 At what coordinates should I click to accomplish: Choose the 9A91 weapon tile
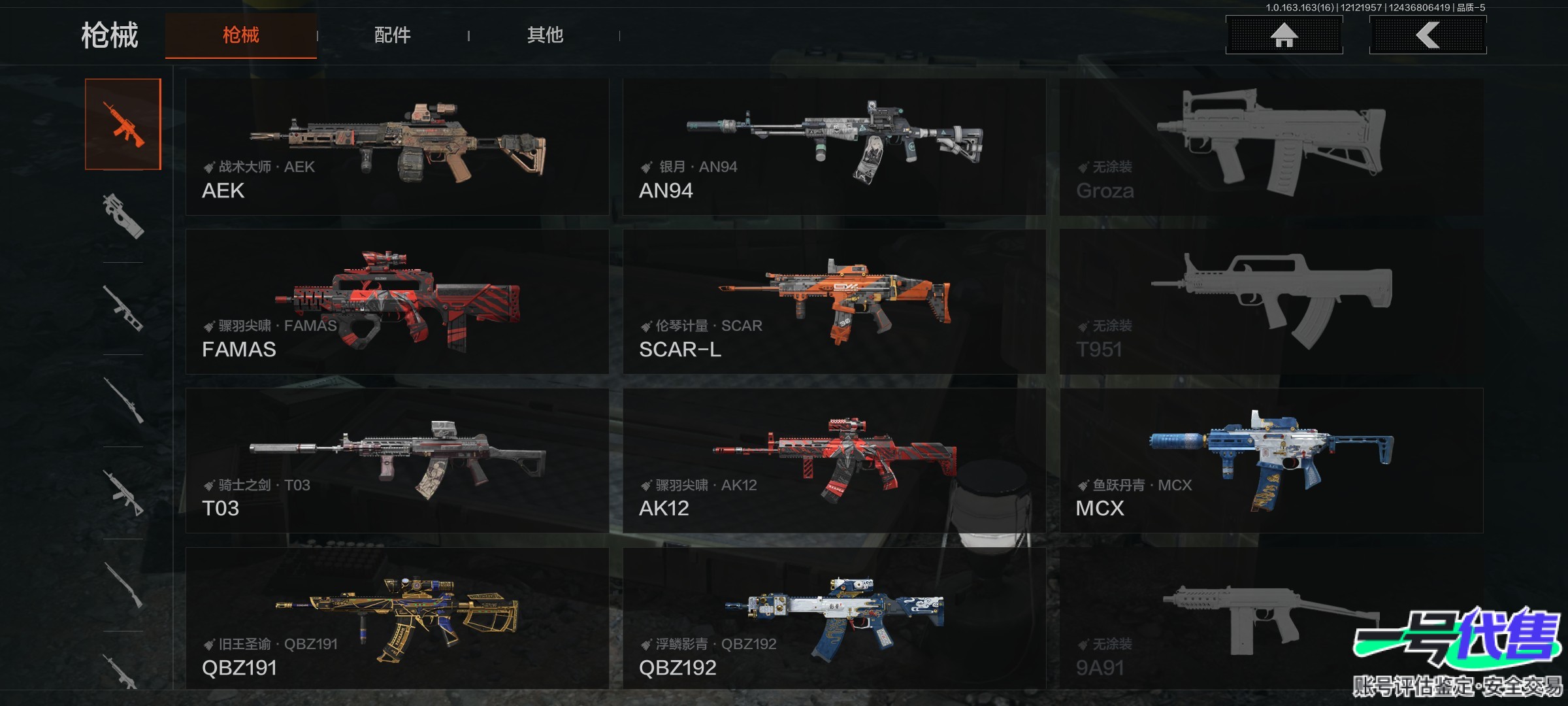coord(1271,618)
